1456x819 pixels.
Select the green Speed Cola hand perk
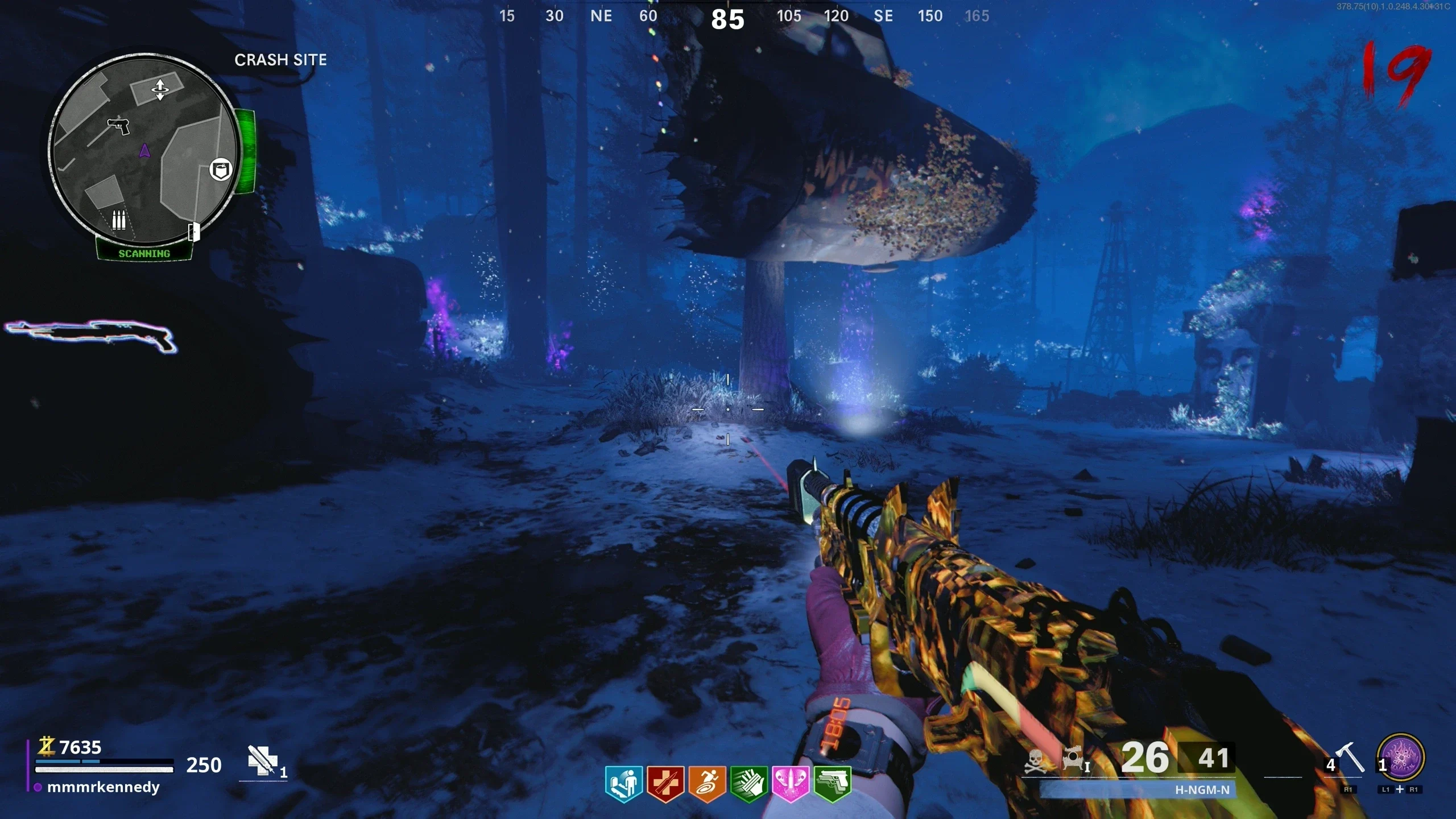748,784
